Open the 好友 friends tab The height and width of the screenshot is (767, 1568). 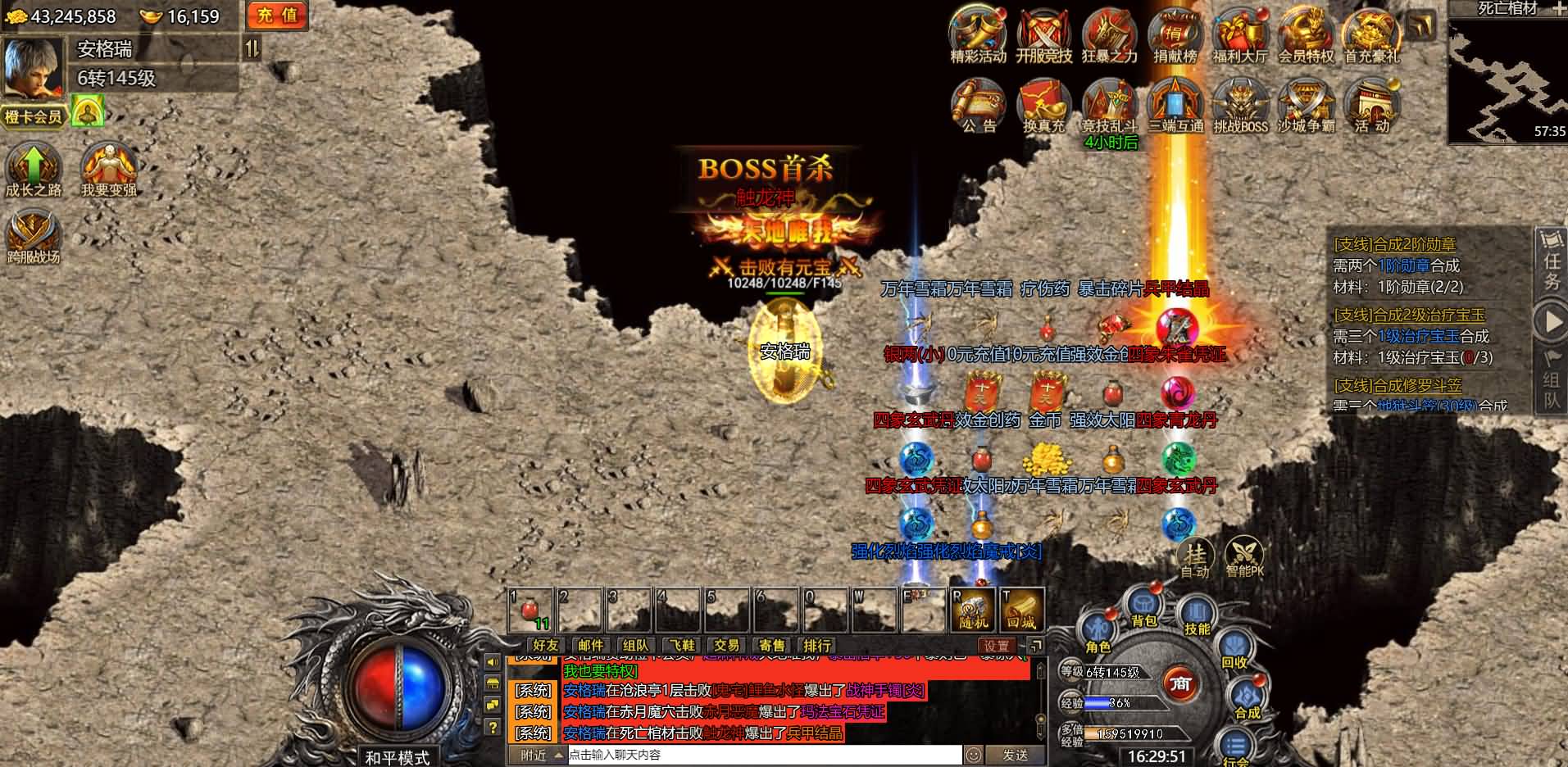tap(545, 646)
